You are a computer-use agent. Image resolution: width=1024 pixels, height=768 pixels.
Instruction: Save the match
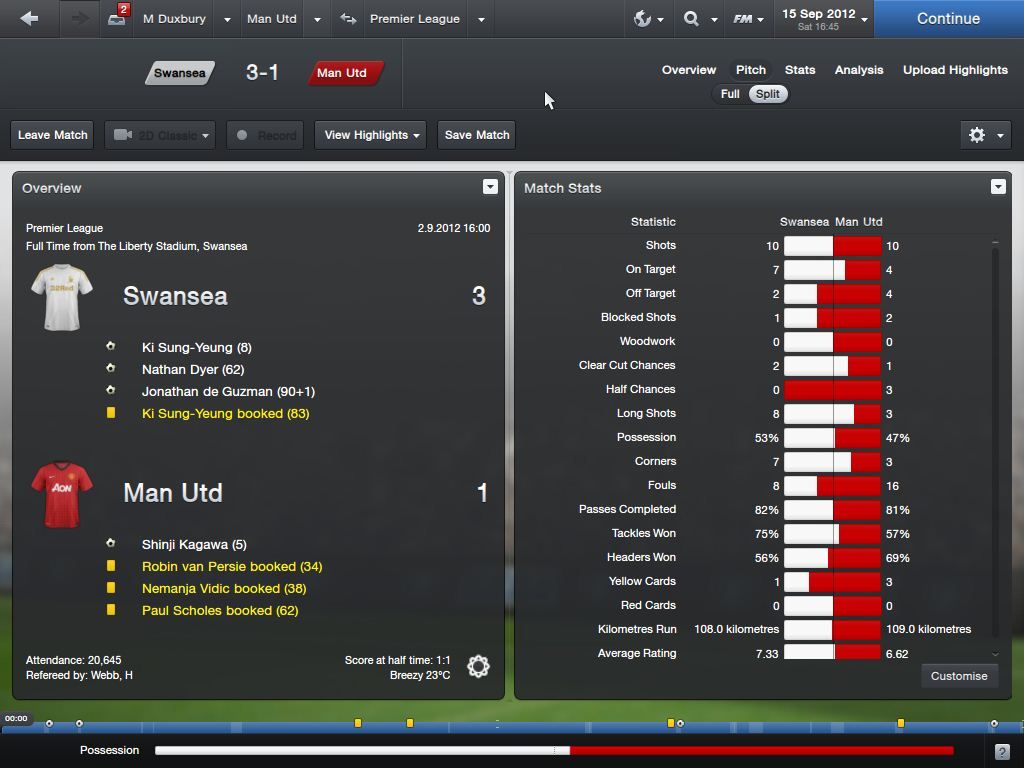coord(477,135)
